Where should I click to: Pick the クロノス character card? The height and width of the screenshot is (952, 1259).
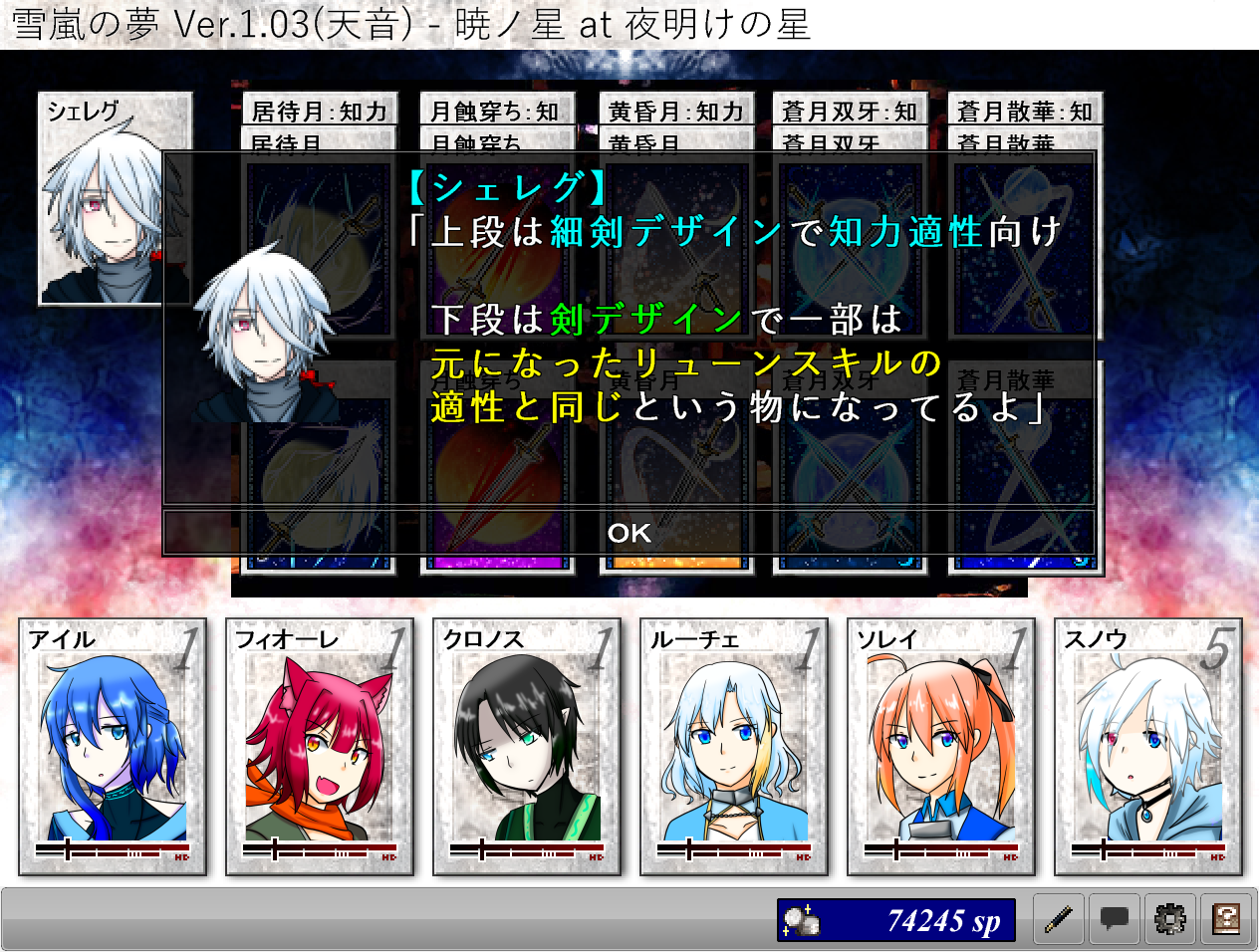pos(527,747)
